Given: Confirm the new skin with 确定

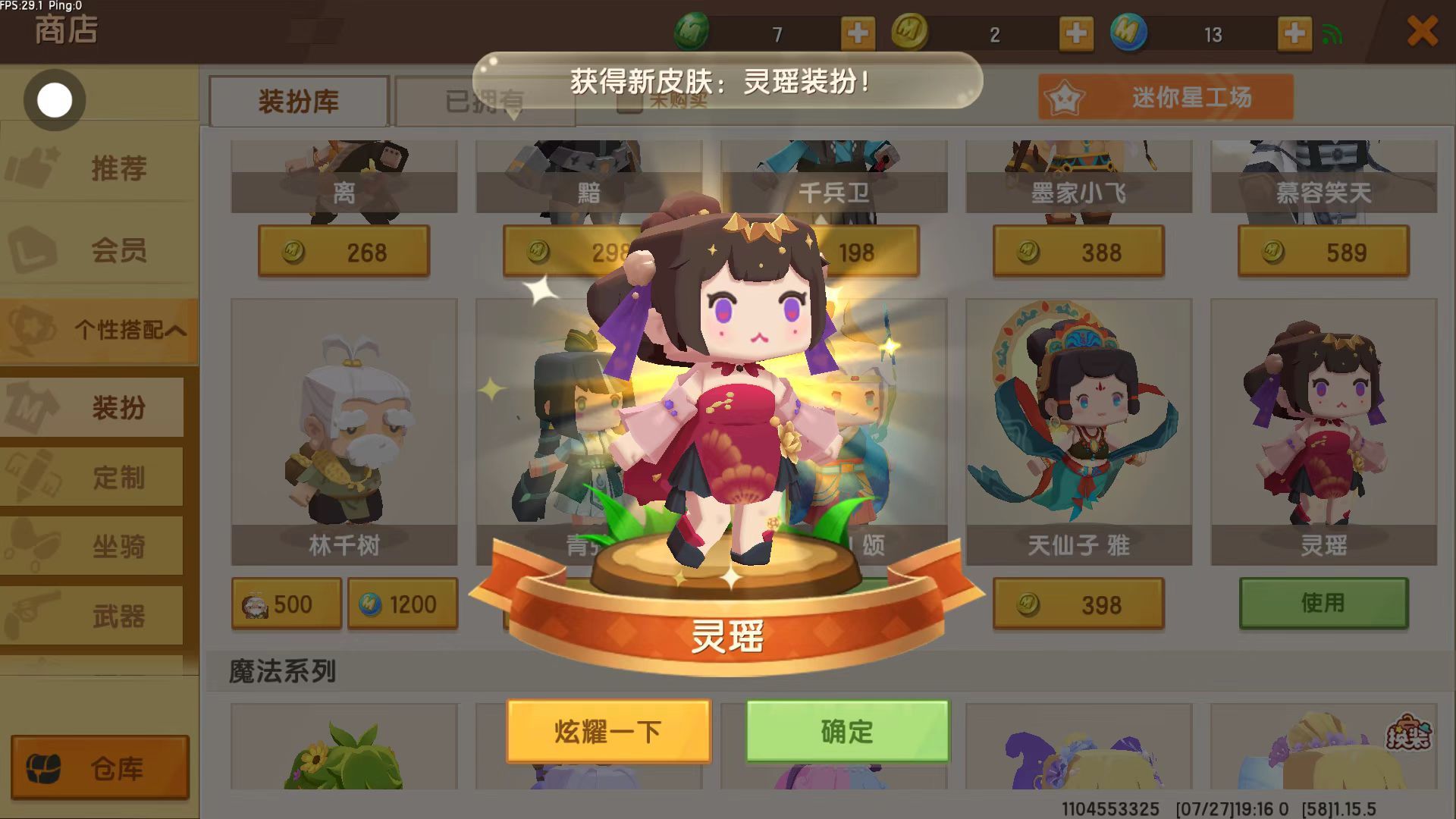Looking at the screenshot, I should tap(847, 731).
